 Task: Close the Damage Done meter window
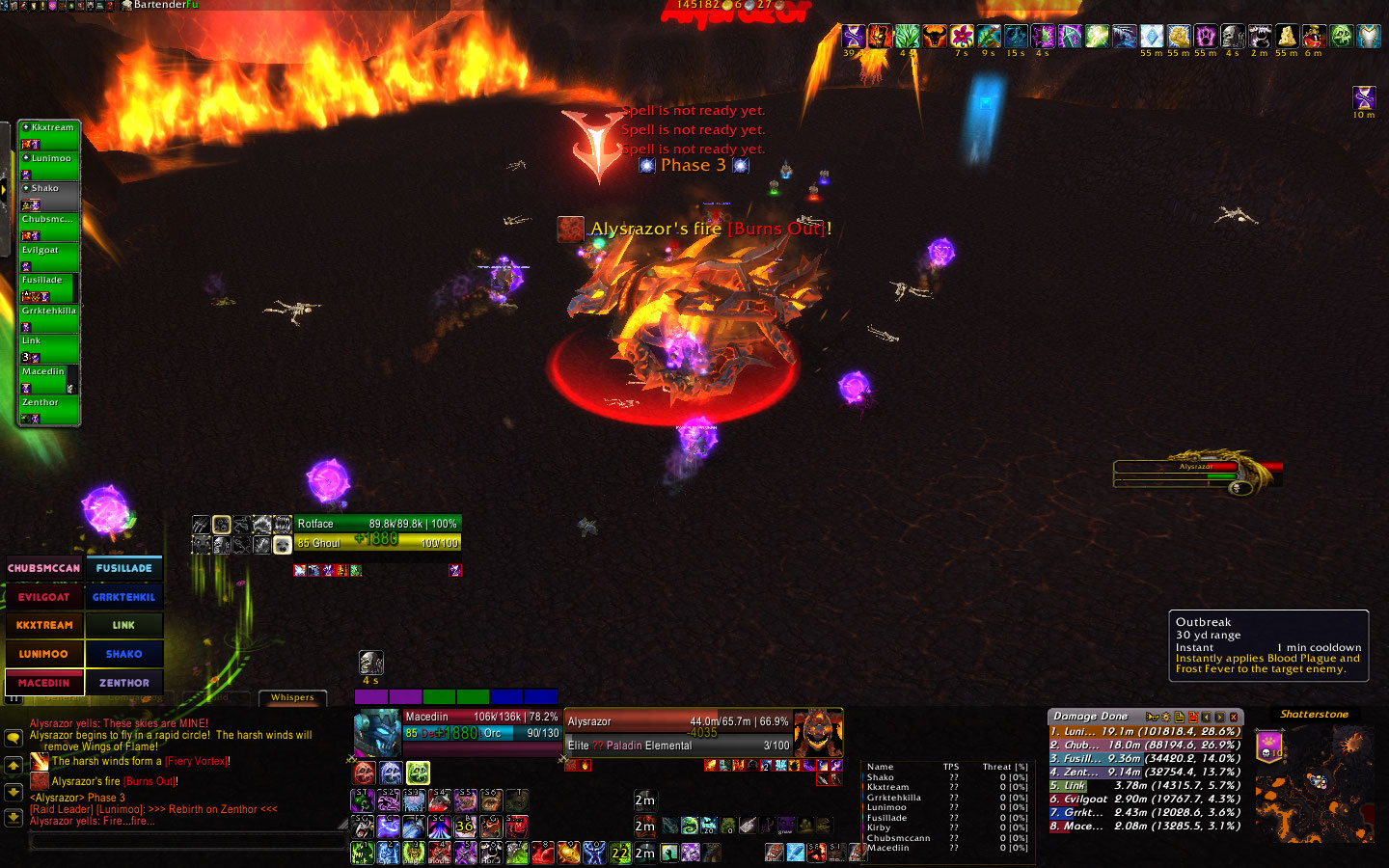click(x=1234, y=718)
